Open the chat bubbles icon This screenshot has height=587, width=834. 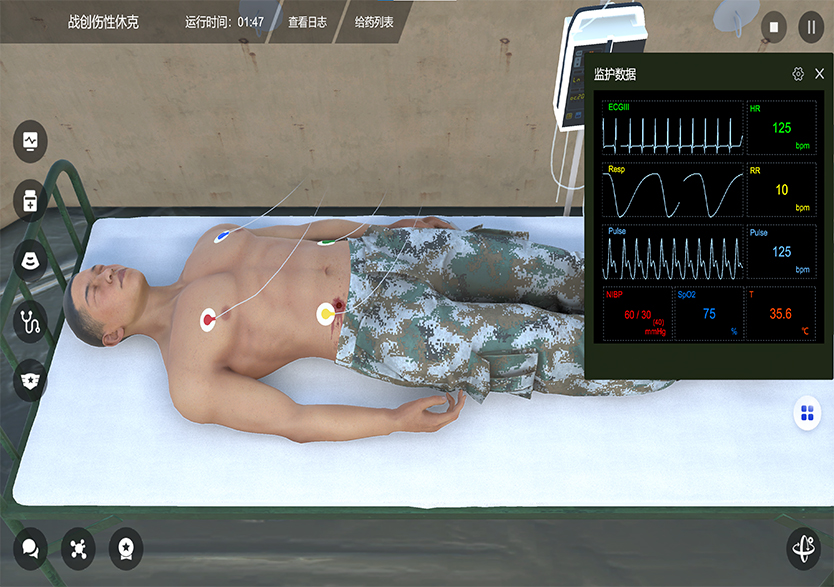30,547
